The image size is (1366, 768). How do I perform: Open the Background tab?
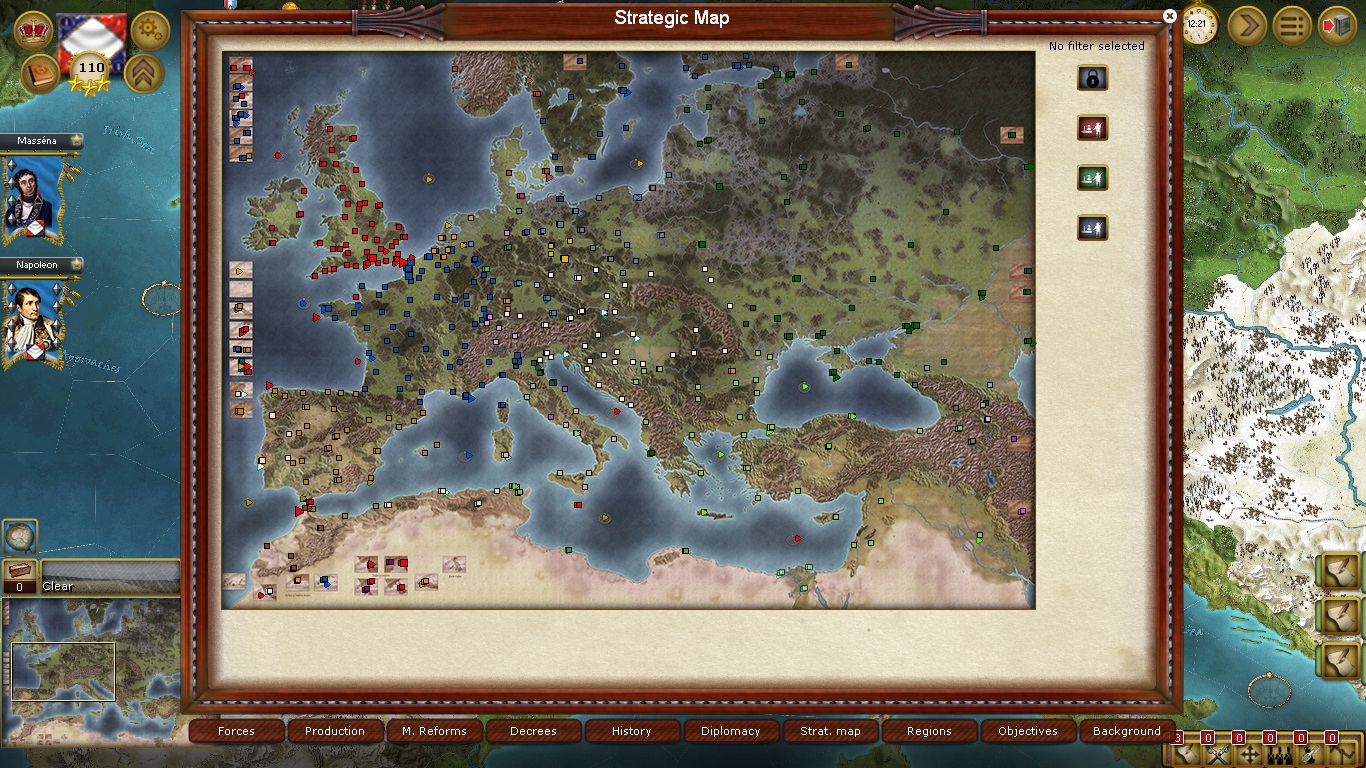tap(1126, 731)
